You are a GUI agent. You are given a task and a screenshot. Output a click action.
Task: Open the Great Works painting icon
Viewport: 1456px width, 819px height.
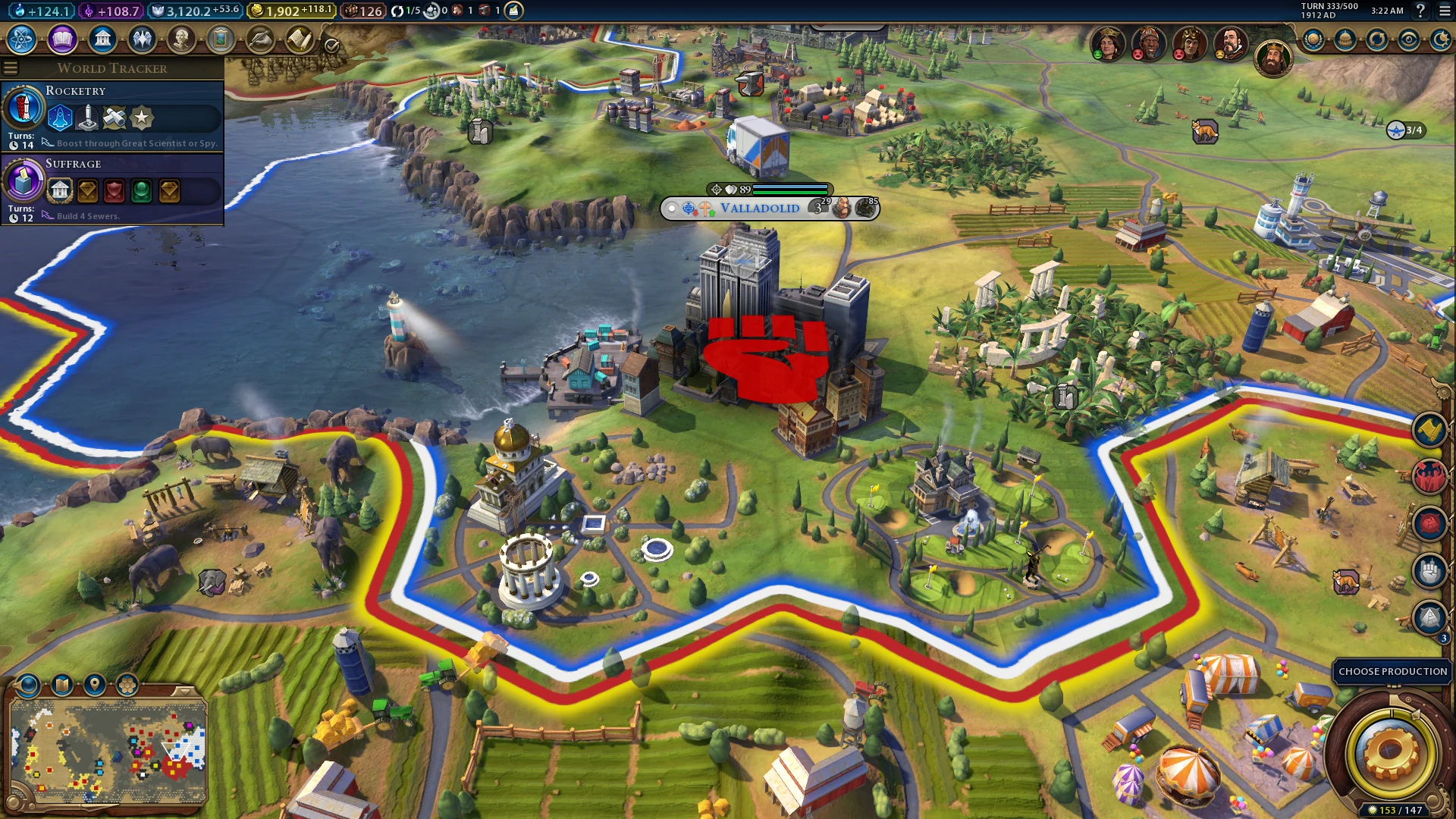click(221, 39)
